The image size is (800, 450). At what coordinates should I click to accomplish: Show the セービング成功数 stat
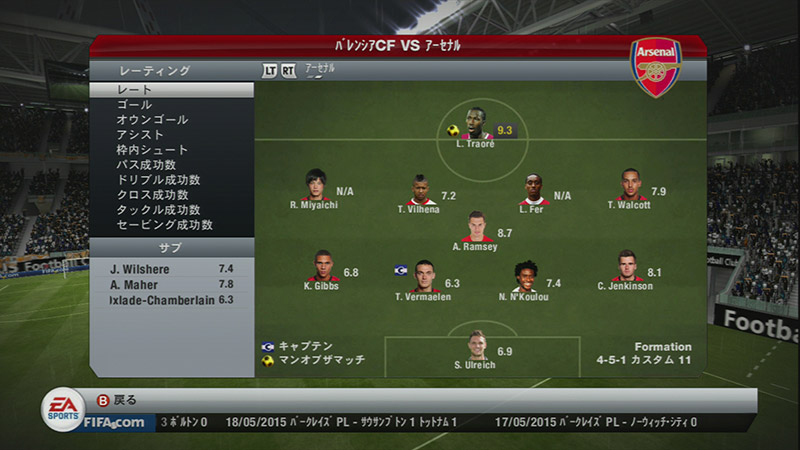click(170, 225)
